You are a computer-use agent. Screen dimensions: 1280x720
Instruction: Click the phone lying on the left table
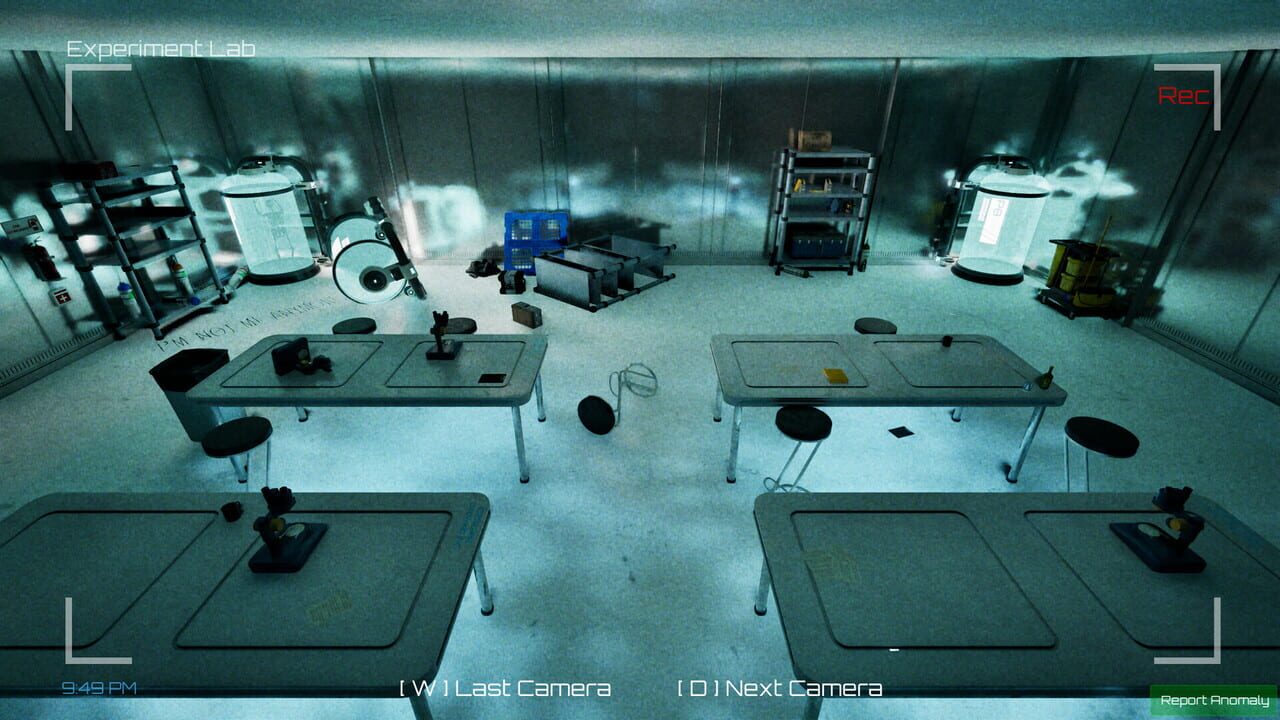tap(490, 378)
